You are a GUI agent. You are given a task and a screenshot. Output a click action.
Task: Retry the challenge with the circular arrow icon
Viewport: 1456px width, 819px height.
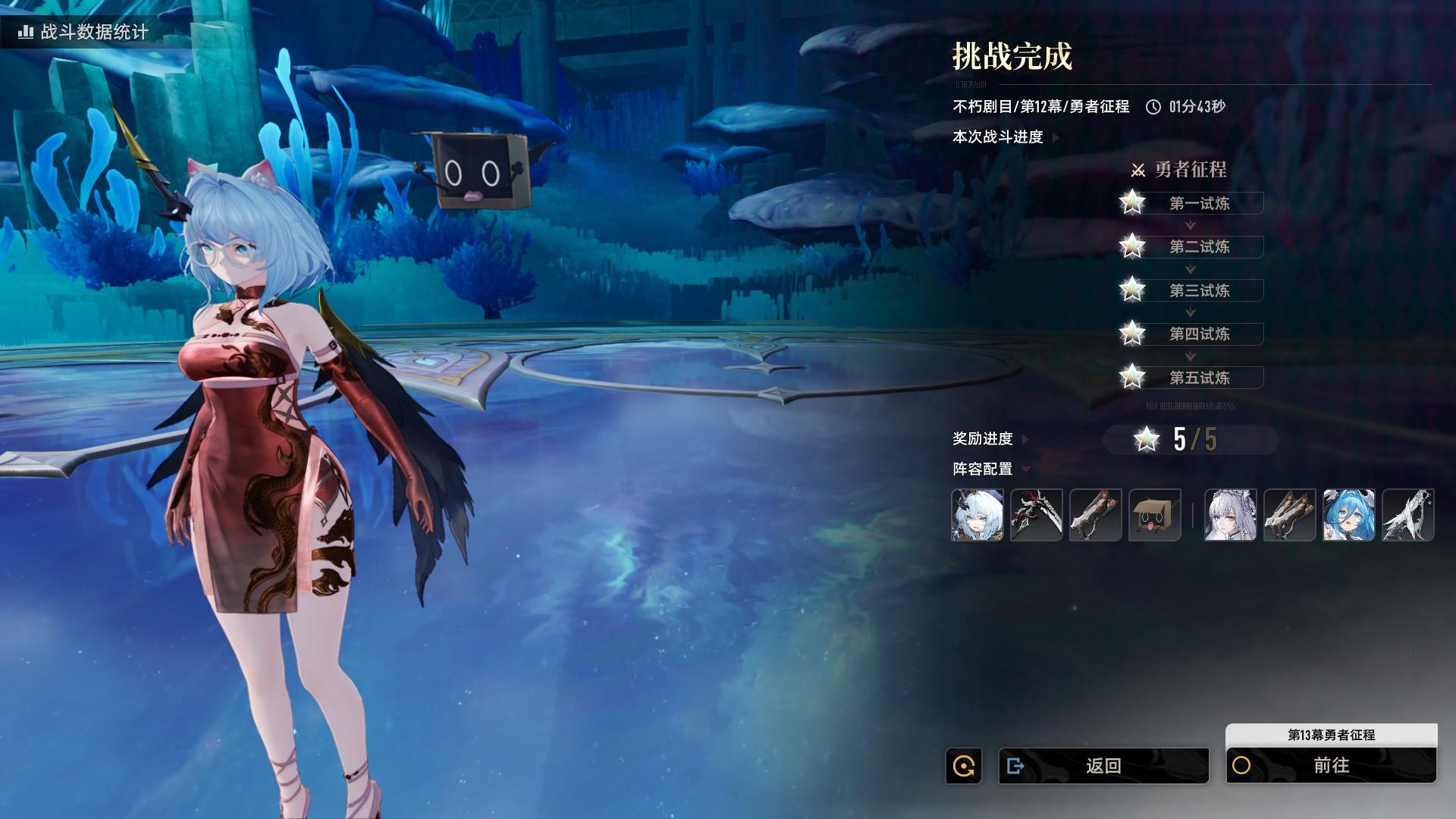tap(964, 766)
